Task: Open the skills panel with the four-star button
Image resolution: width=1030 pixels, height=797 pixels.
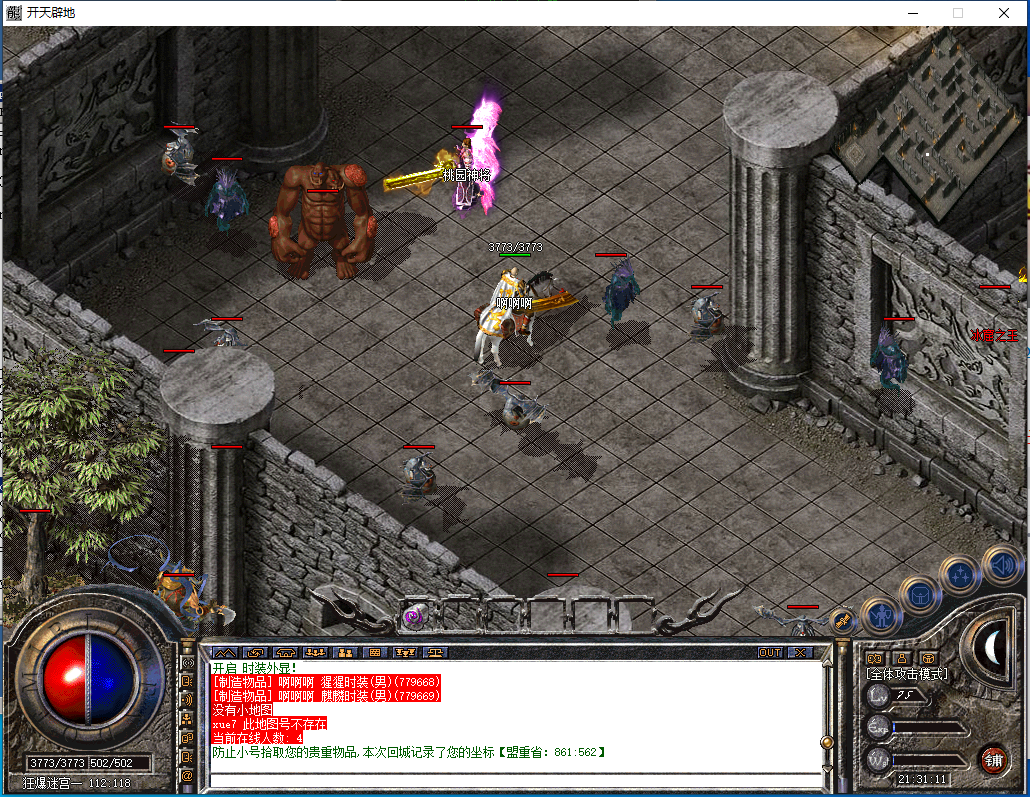Action: (960, 574)
